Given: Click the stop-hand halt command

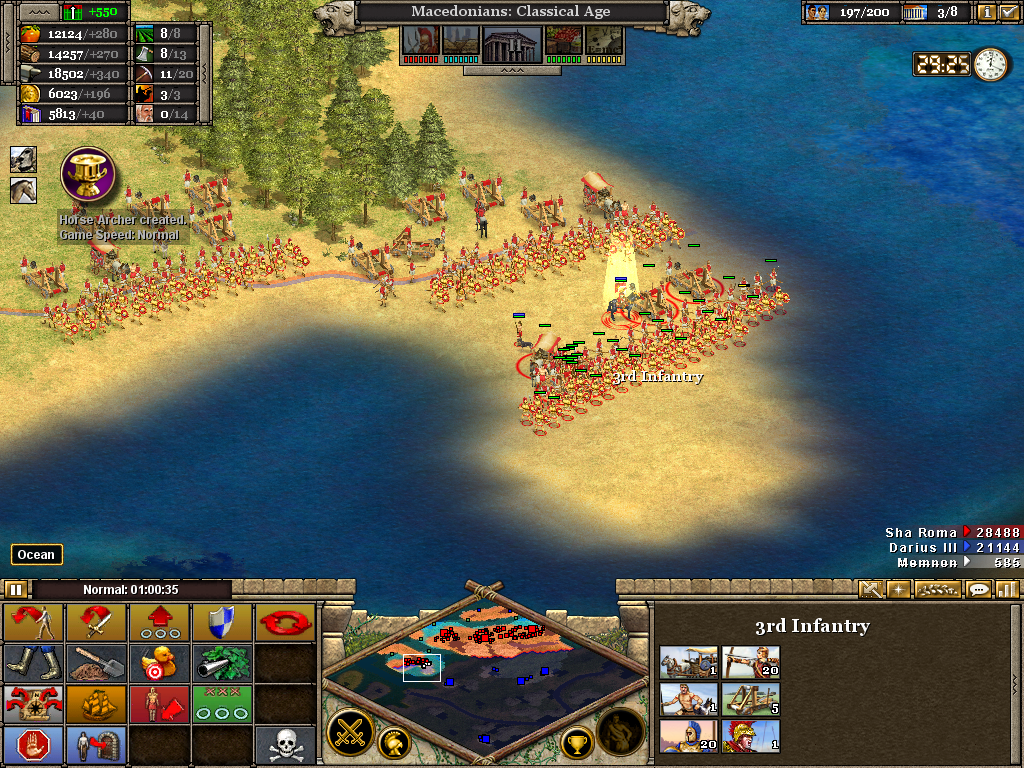Looking at the screenshot, I should coord(34,745).
